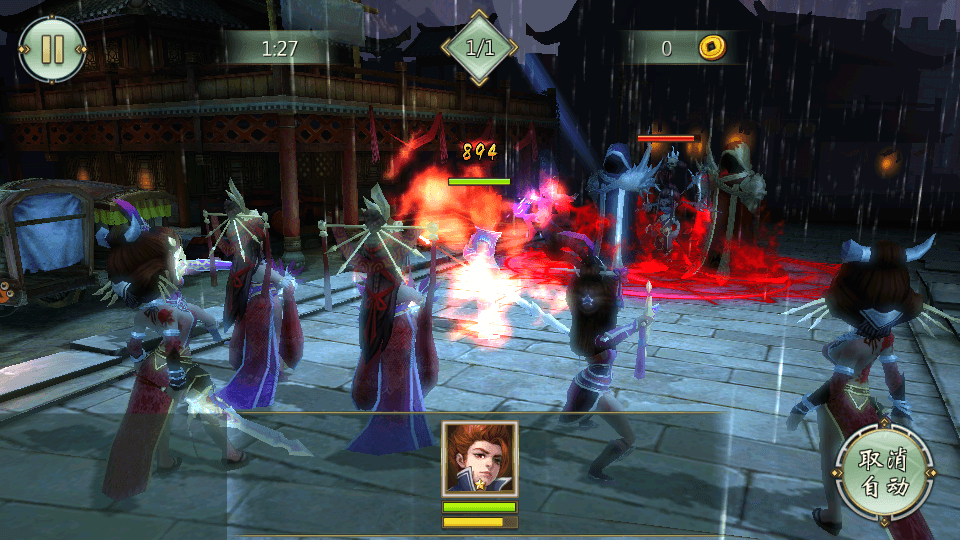Select the brown-haired hero portrait

[x=480, y=458]
